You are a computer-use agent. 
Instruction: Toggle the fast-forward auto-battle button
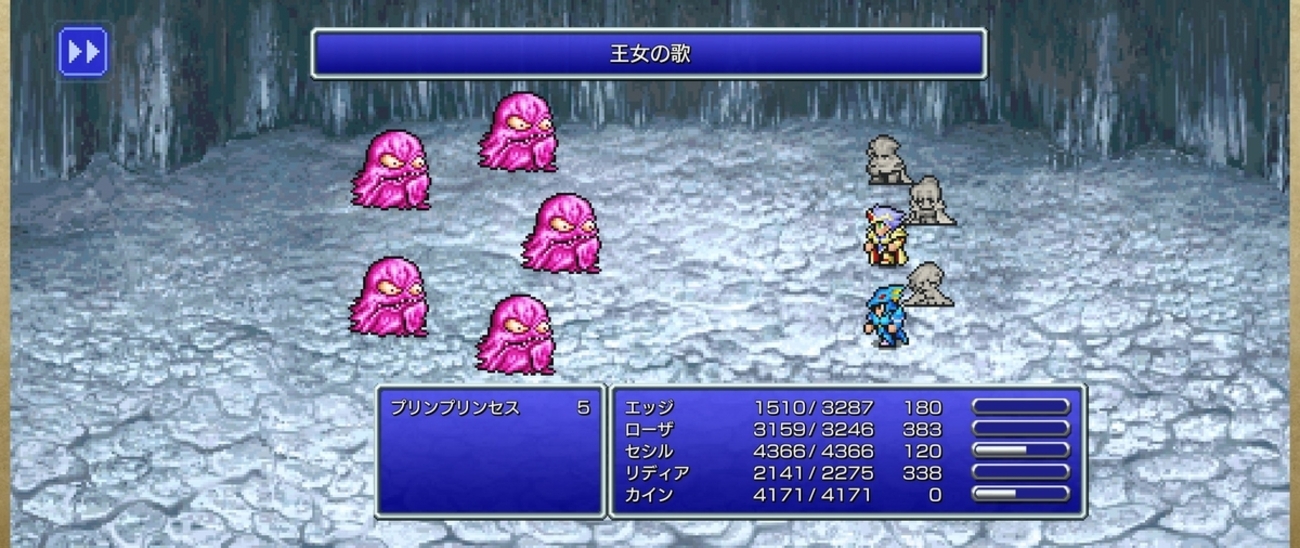83,52
